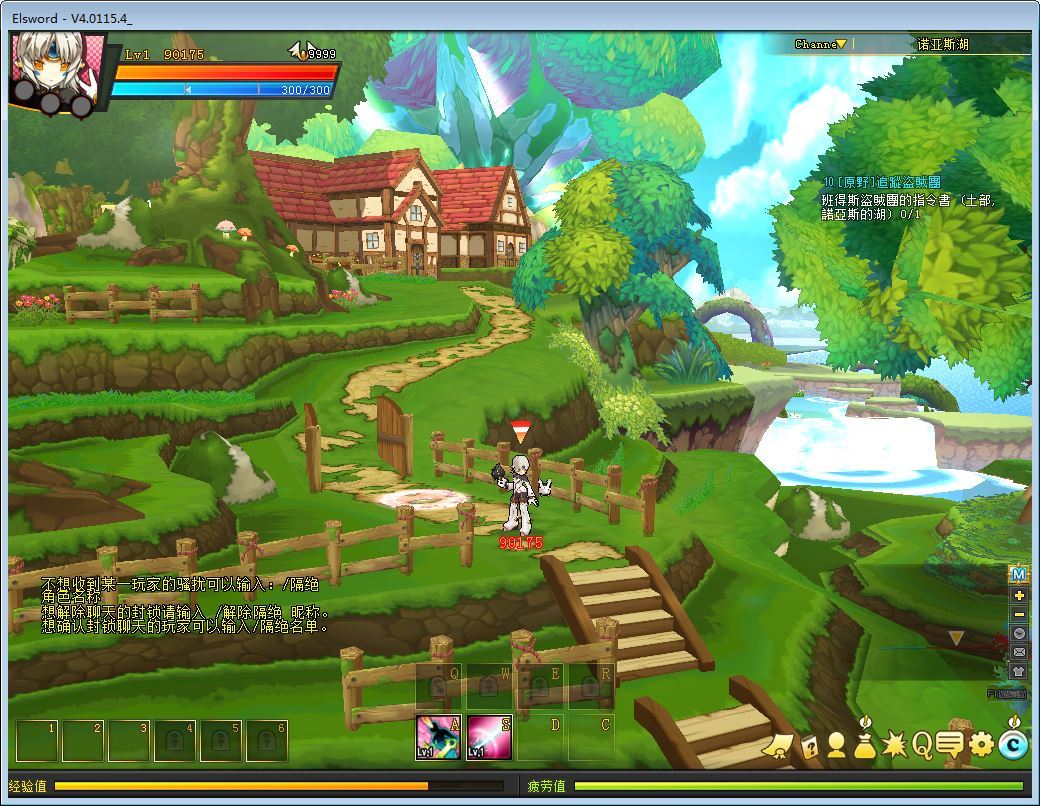
Task: Open the chat speech bubble icon
Action: pos(950,744)
